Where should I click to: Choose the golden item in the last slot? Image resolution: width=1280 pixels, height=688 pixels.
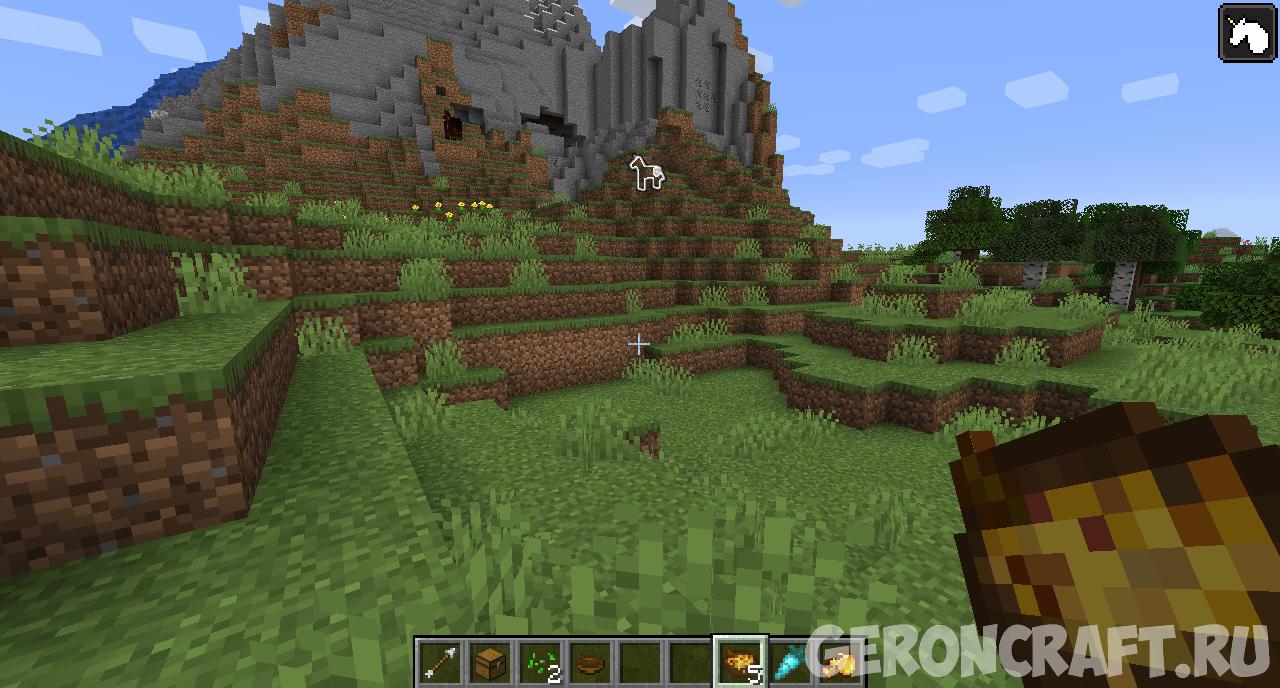point(838,662)
